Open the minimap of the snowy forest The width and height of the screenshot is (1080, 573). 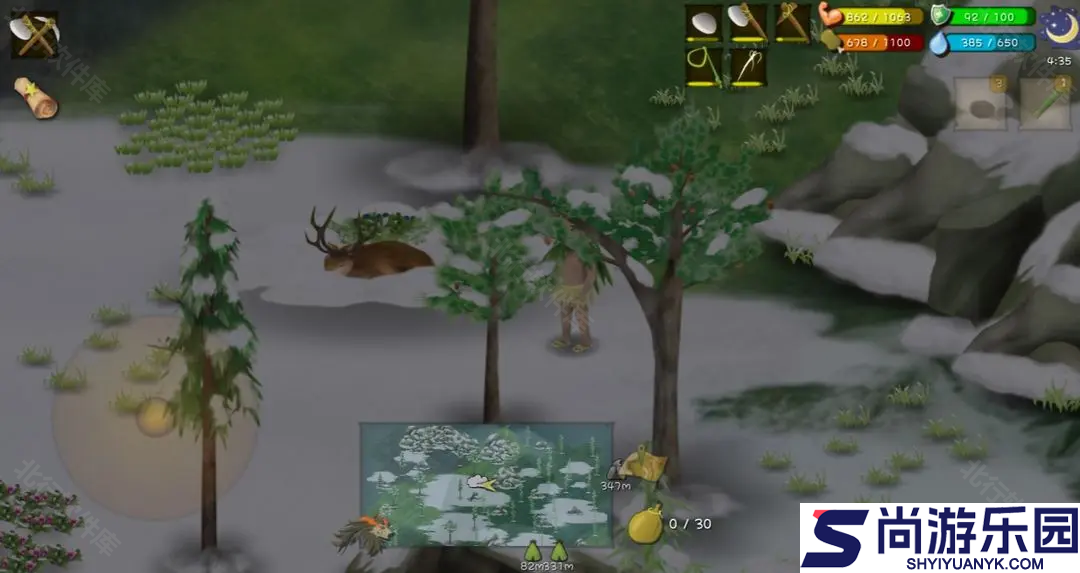(x=486, y=484)
